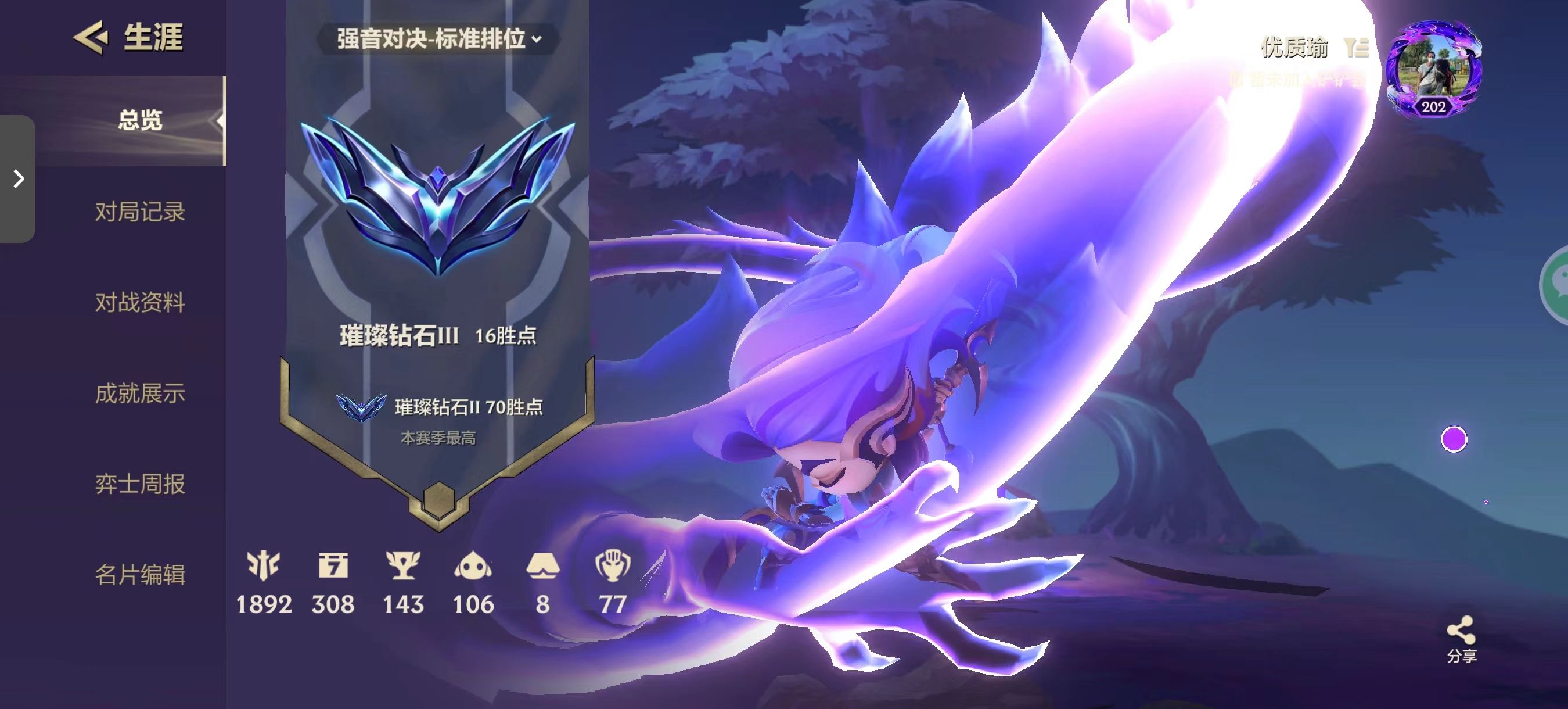Switch to the 对局记录 tab
This screenshot has width=1568, height=709.
[x=140, y=213]
